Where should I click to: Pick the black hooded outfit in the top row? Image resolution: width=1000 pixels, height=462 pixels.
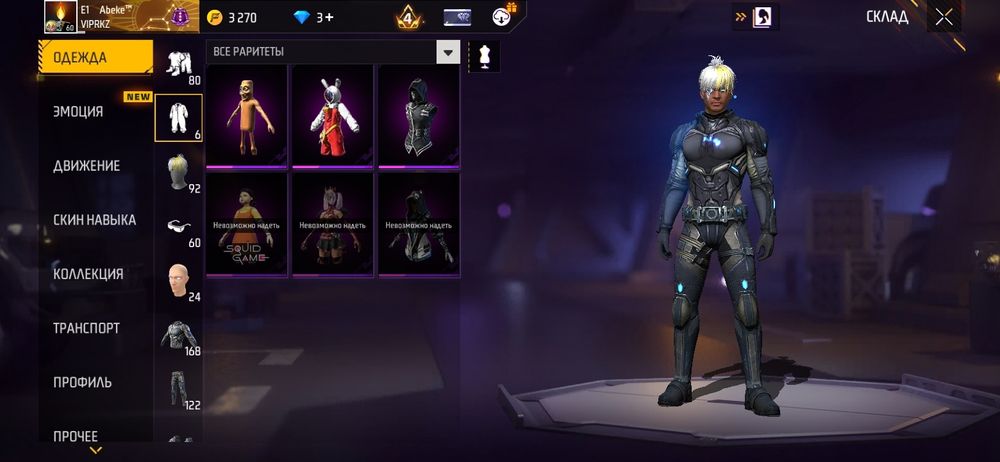(418, 116)
